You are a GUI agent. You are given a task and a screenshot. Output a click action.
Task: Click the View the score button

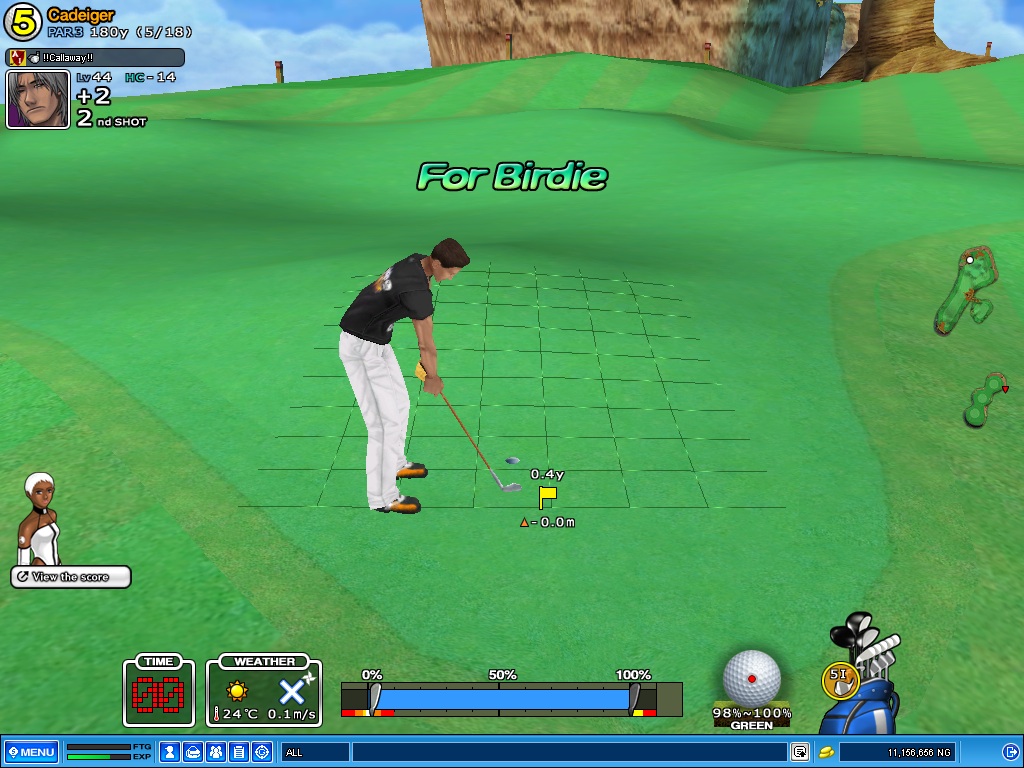click(x=71, y=577)
